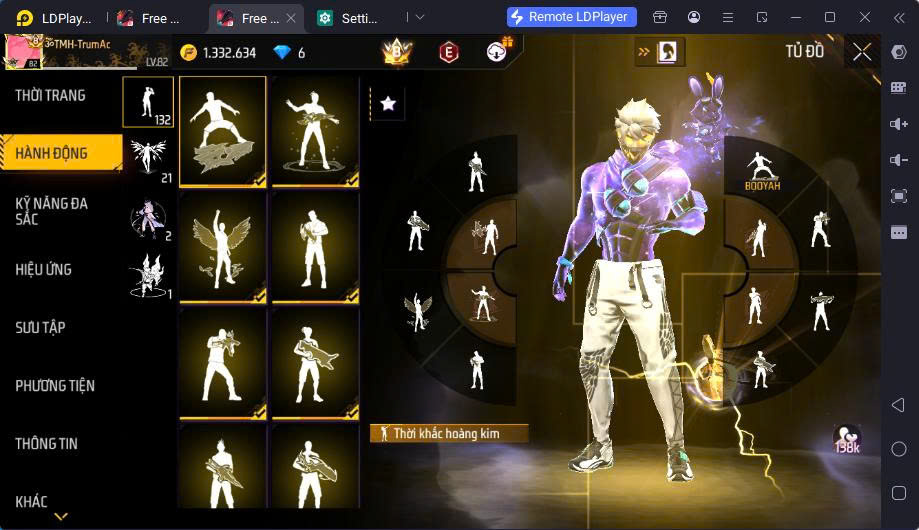Select the surfing emote thumbnail
The image size is (919, 530).
point(222,131)
